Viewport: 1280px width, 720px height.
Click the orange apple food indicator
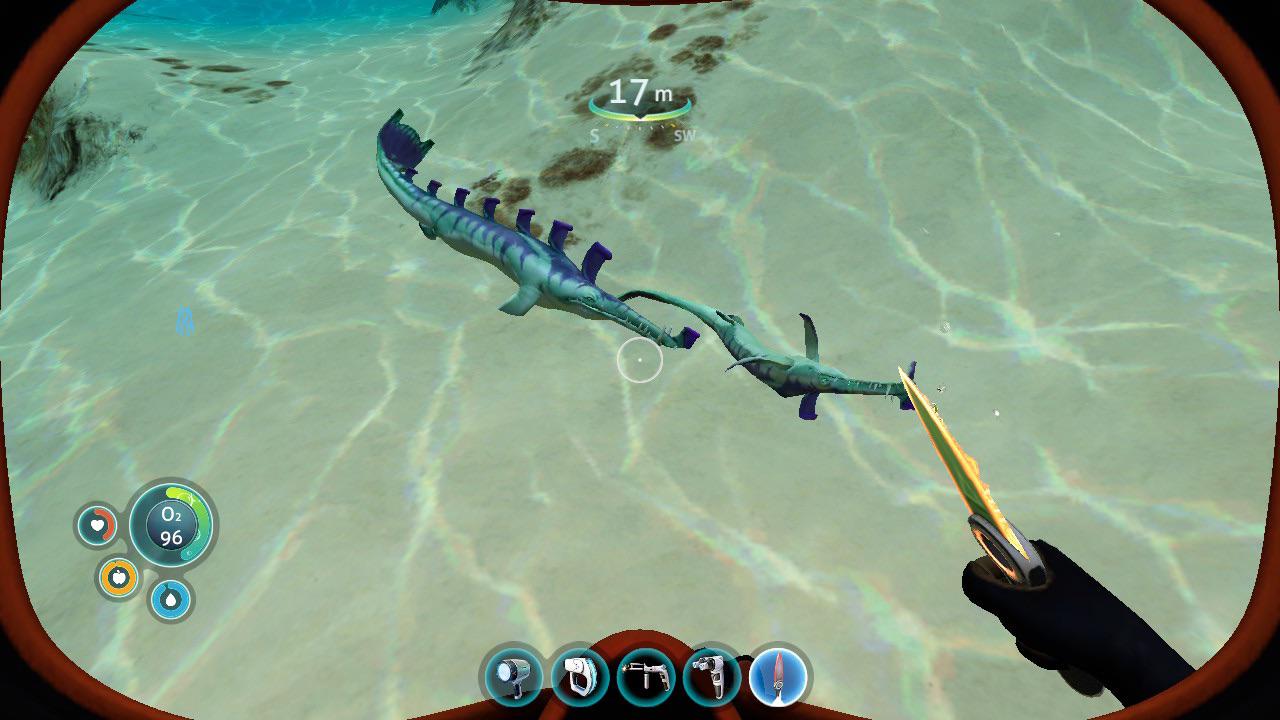tap(117, 577)
